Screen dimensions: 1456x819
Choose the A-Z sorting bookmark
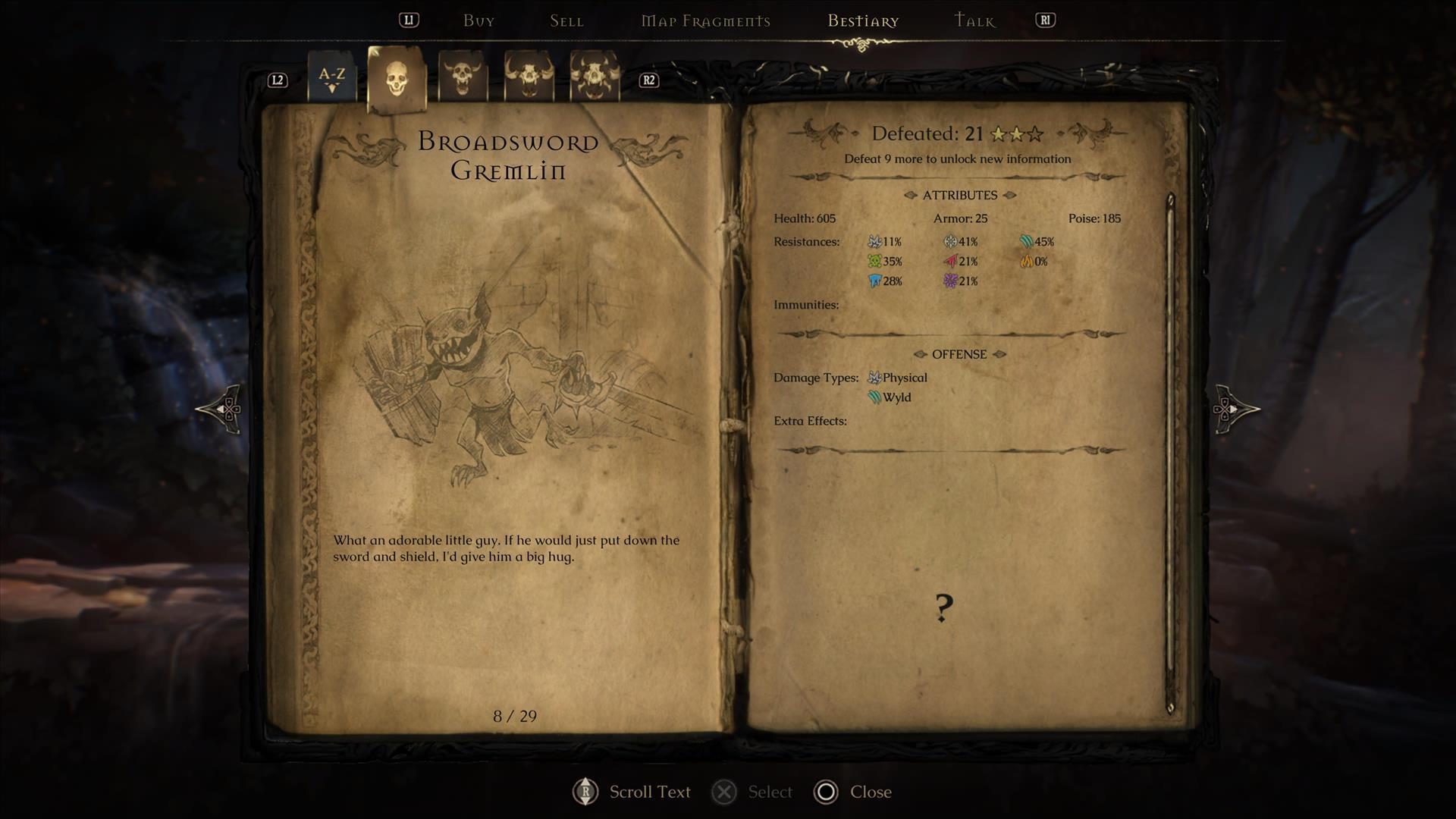[x=331, y=77]
